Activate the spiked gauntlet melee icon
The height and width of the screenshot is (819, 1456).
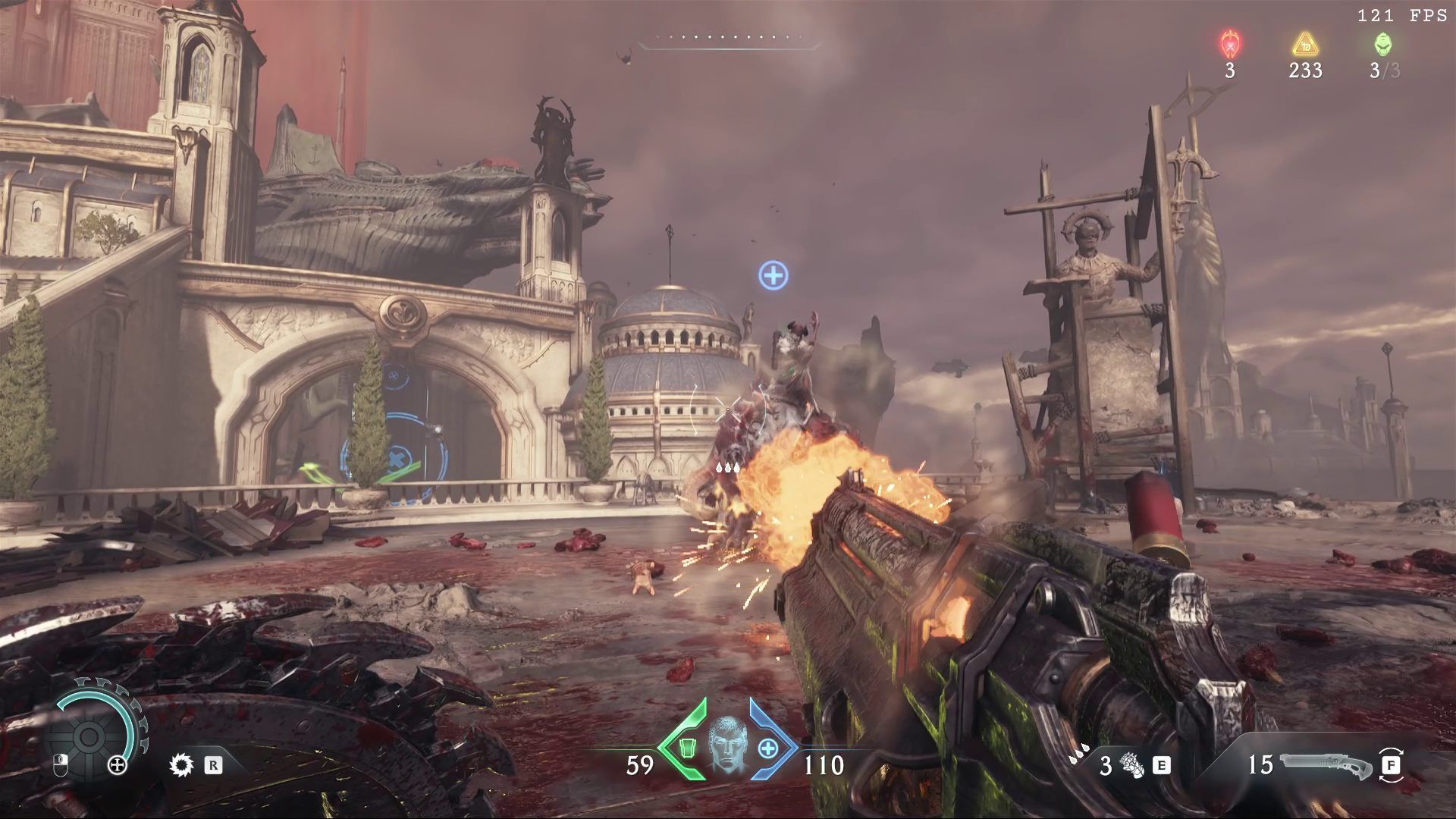pyautogui.click(x=1132, y=766)
